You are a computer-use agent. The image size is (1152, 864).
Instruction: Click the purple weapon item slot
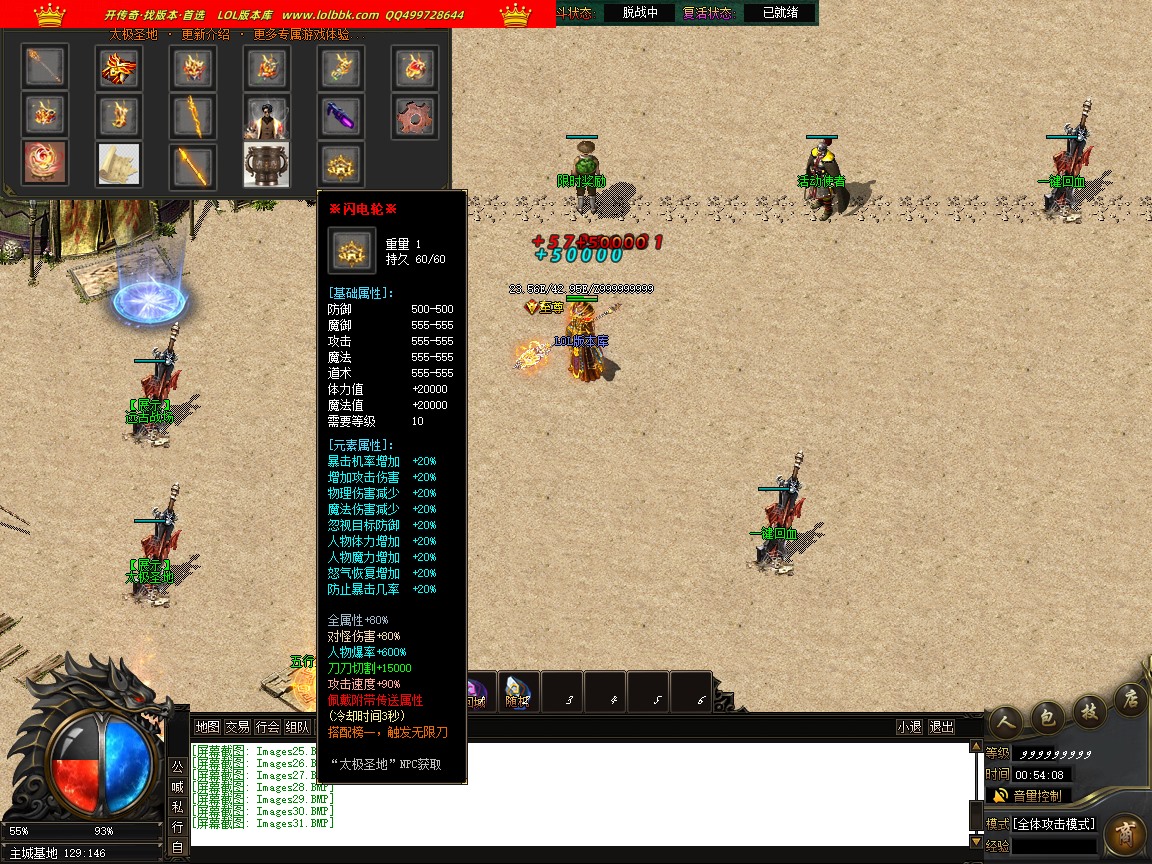pos(340,117)
